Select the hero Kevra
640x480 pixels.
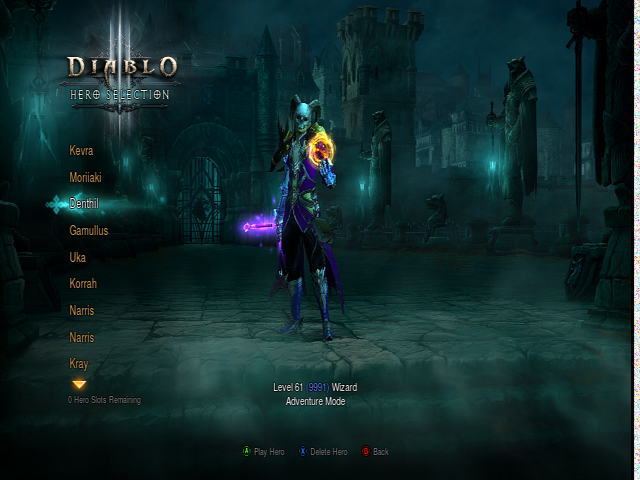pos(81,150)
